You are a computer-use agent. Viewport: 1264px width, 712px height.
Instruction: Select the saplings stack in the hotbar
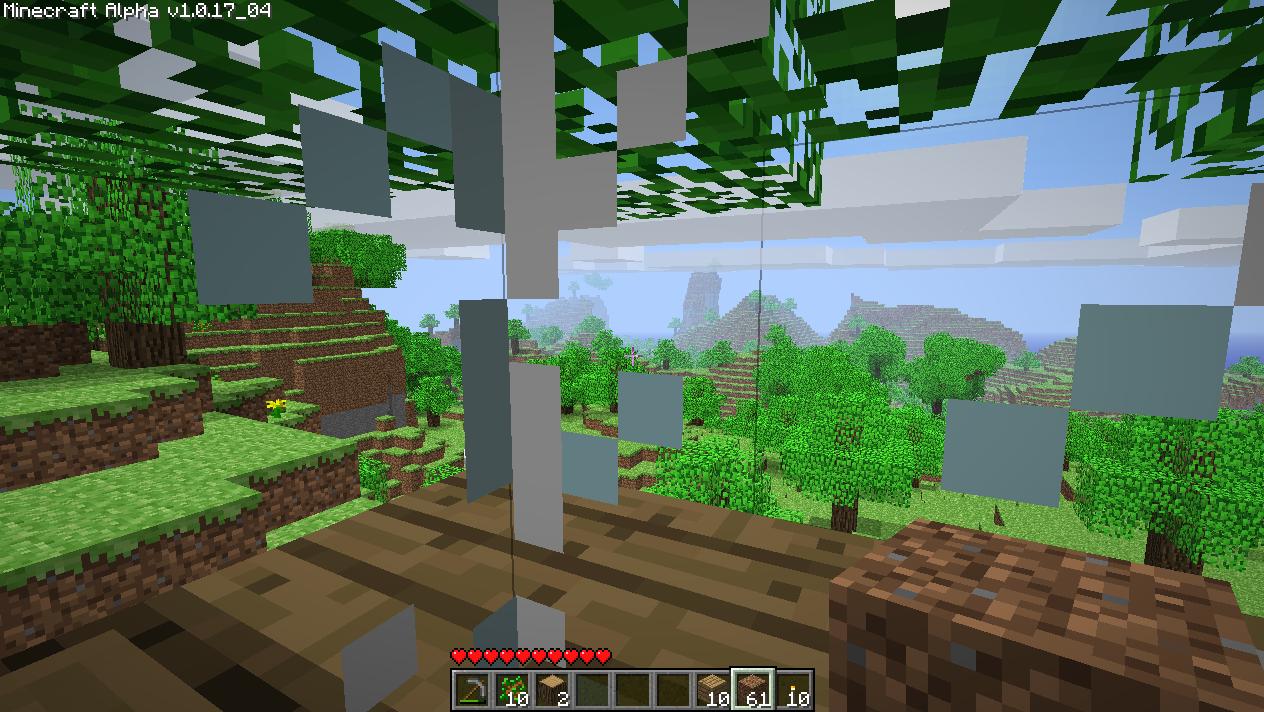click(x=511, y=690)
